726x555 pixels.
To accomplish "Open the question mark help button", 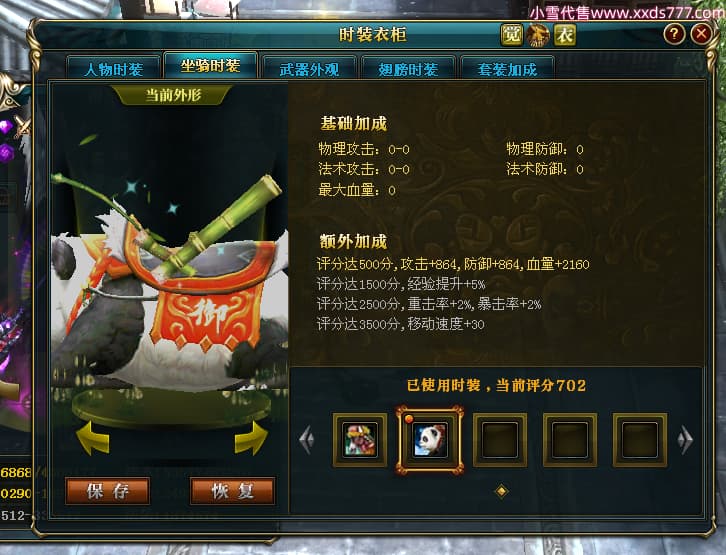I will tap(674, 35).
